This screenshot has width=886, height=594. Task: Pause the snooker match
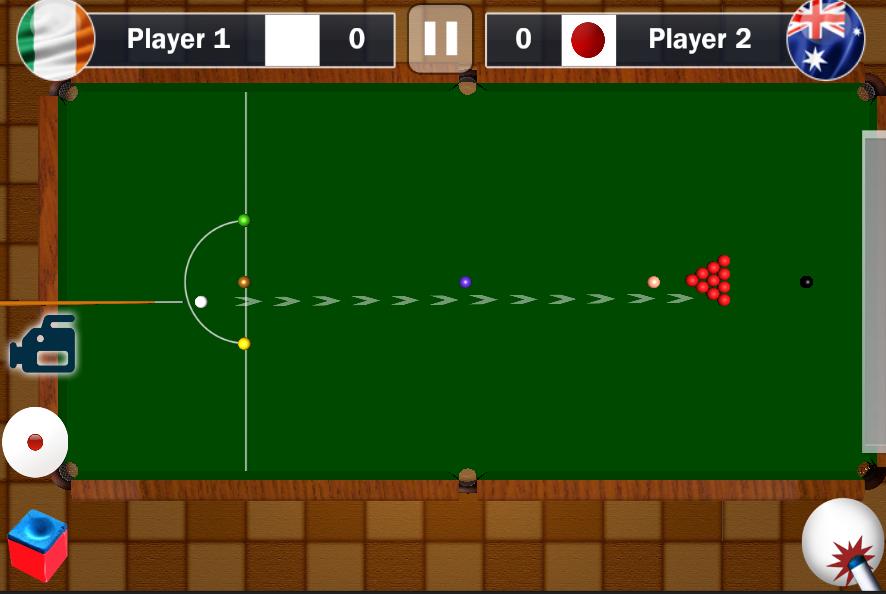point(440,39)
